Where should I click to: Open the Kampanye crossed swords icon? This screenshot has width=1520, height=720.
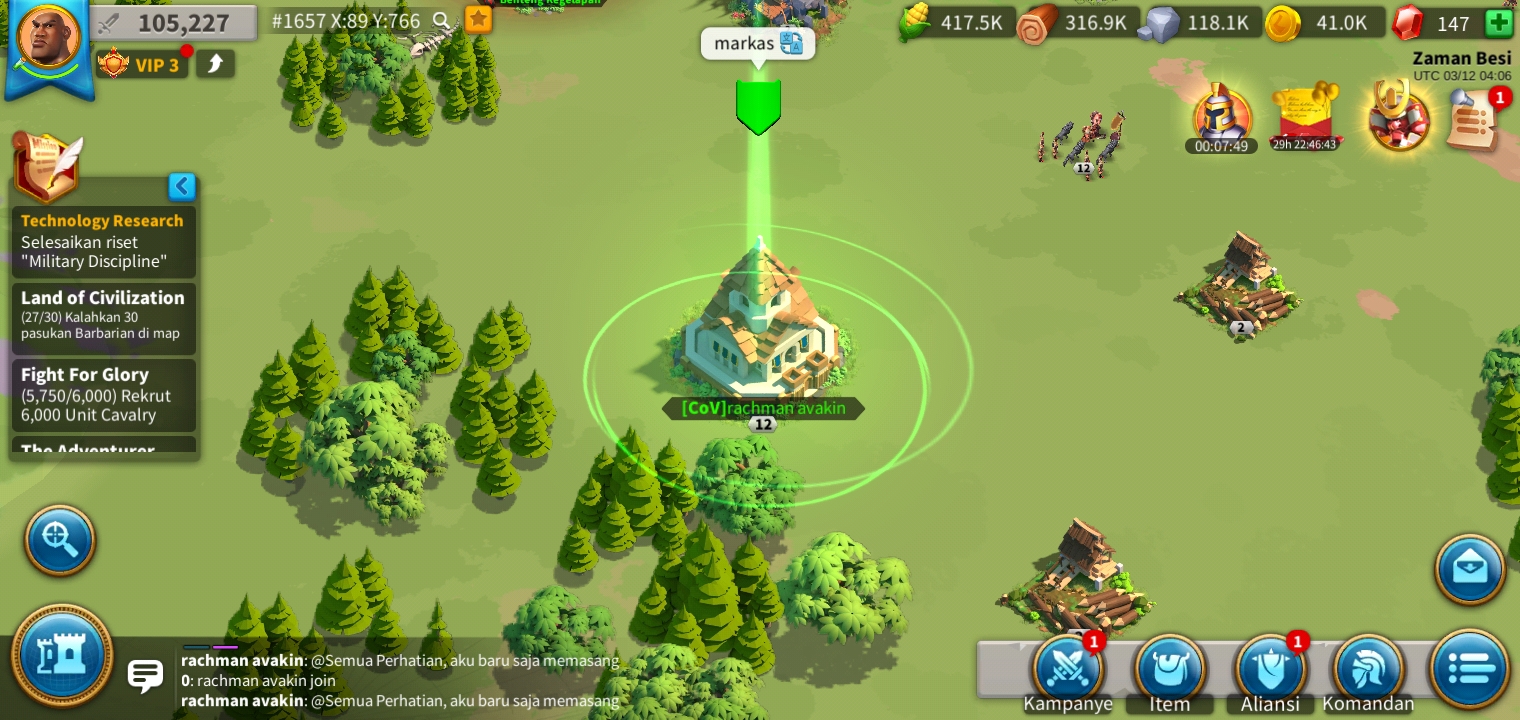pyautogui.click(x=1068, y=668)
